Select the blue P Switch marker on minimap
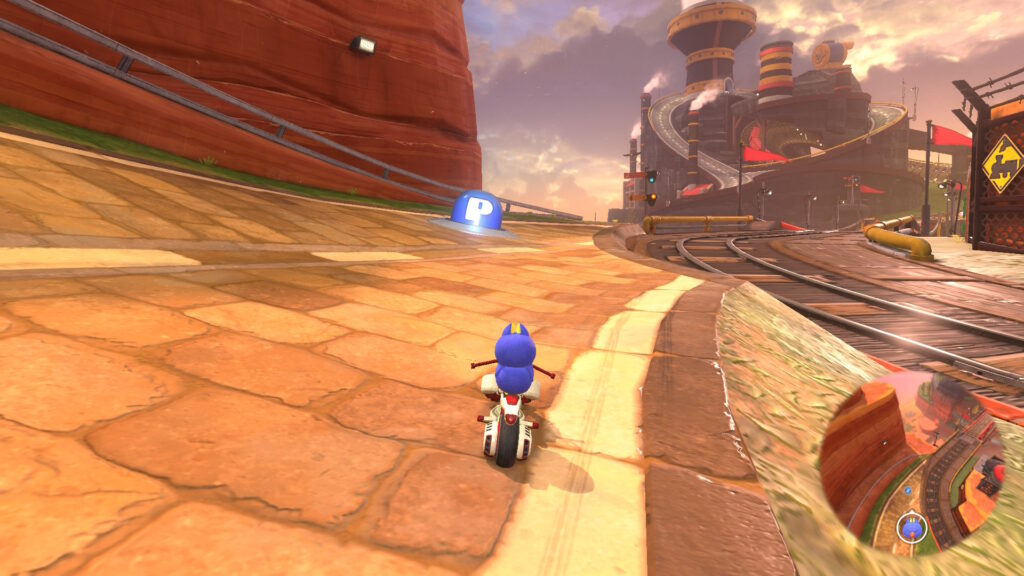1024x576 pixels. pyautogui.click(x=907, y=490)
